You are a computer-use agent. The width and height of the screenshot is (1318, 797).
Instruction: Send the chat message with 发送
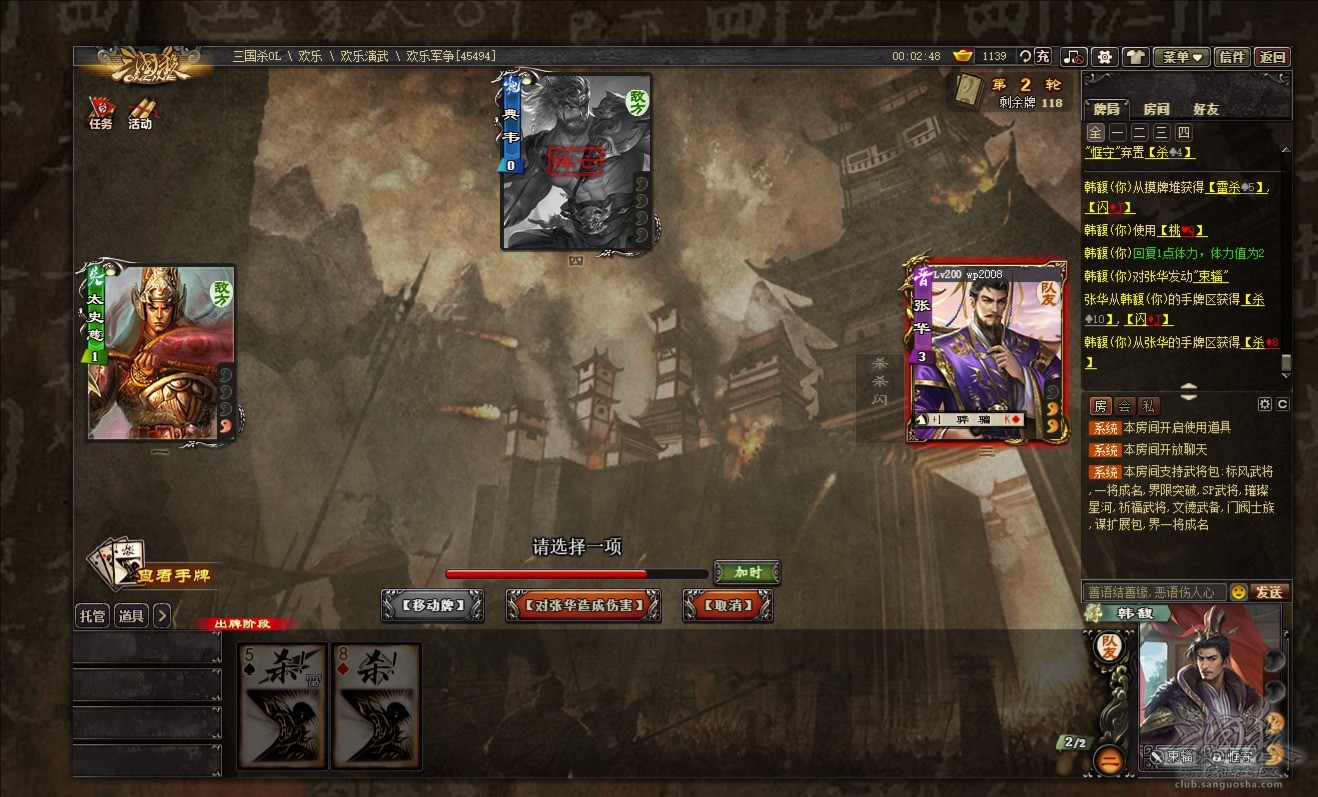point(1268,592)
